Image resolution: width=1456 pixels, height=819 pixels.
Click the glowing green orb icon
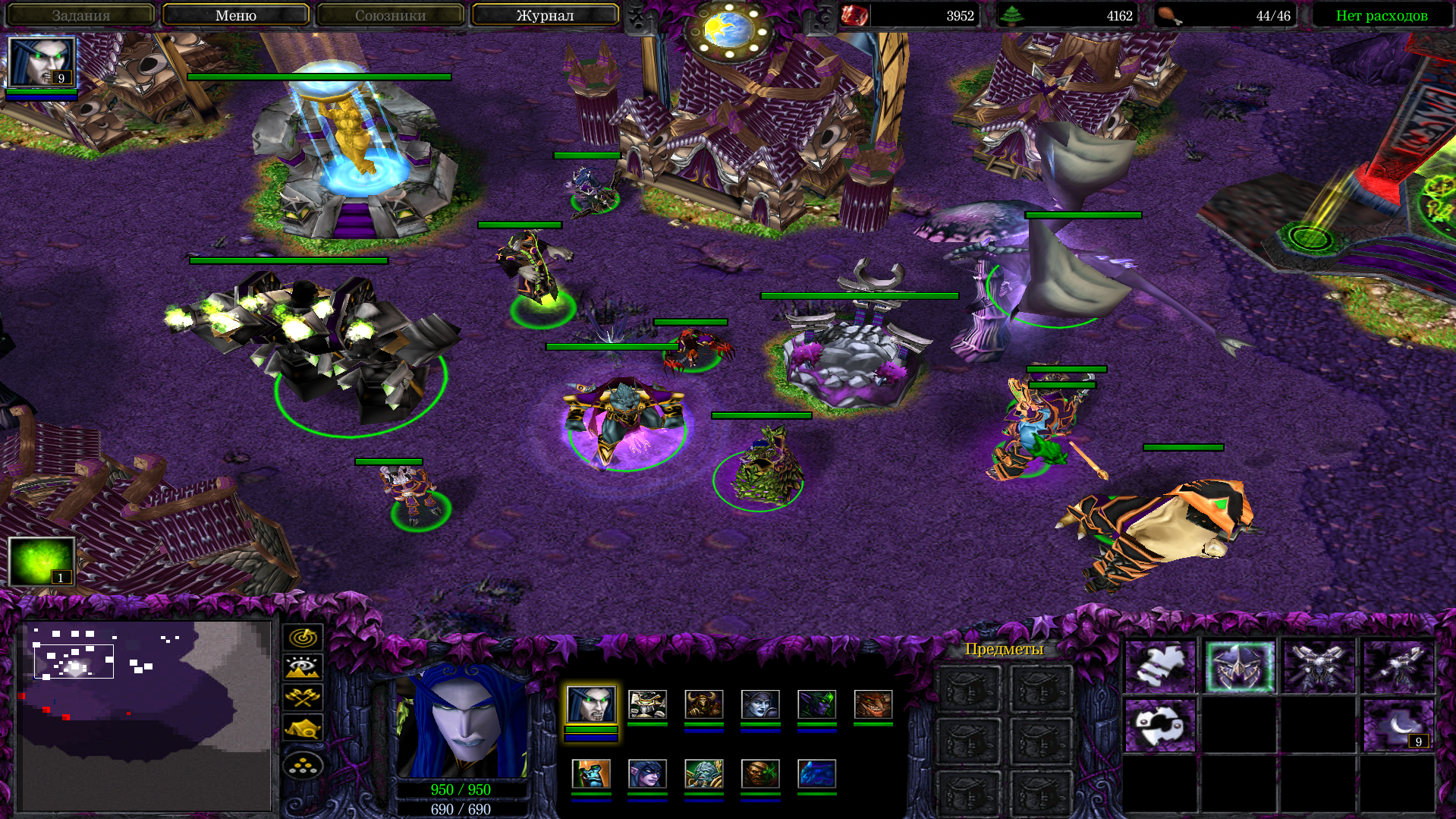coord(41,561)
